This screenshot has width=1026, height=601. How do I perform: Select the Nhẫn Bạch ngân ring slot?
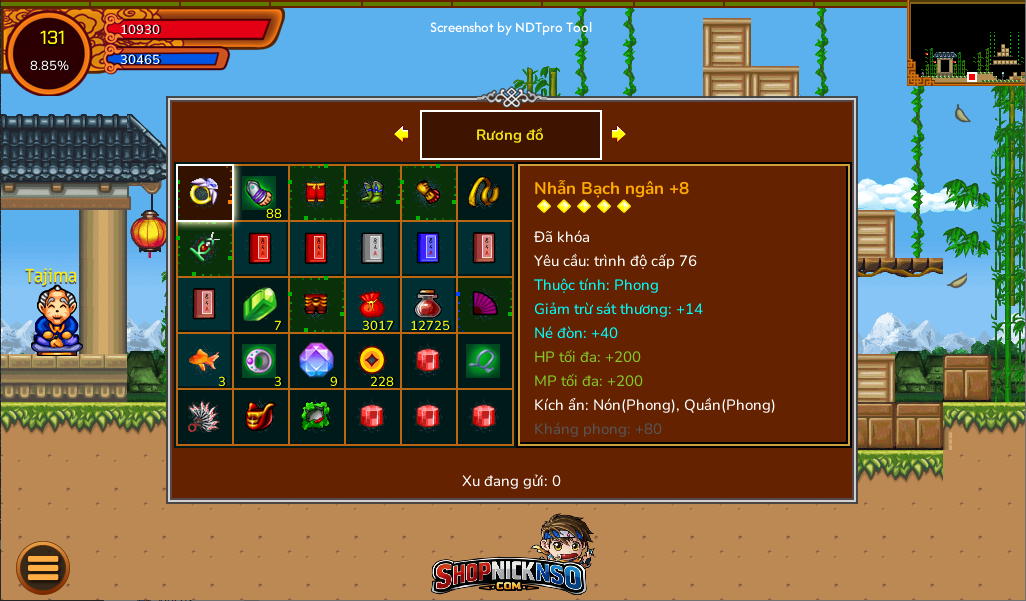pos(204,193)
